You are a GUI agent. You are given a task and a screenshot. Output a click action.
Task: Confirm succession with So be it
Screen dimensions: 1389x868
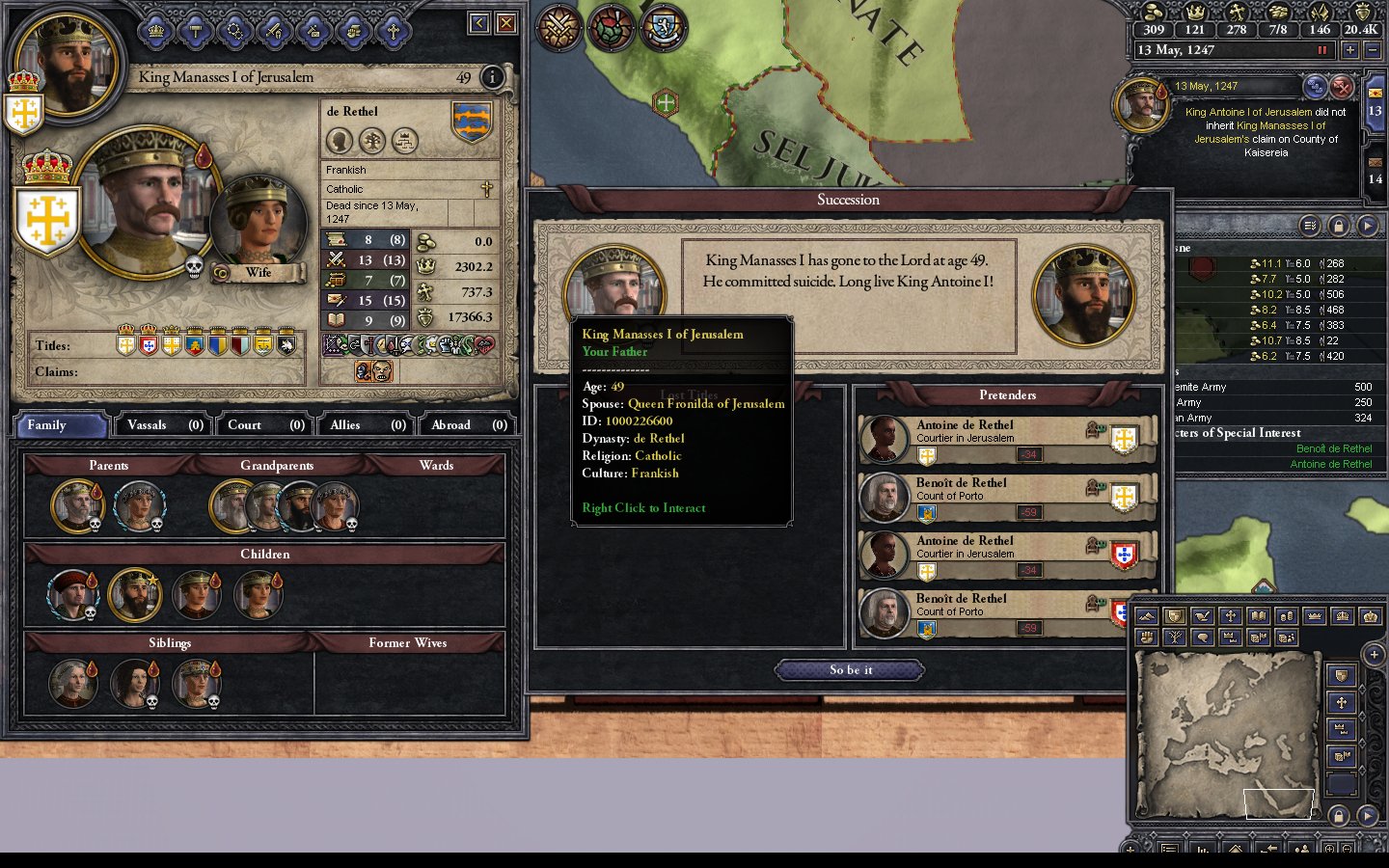850,669
